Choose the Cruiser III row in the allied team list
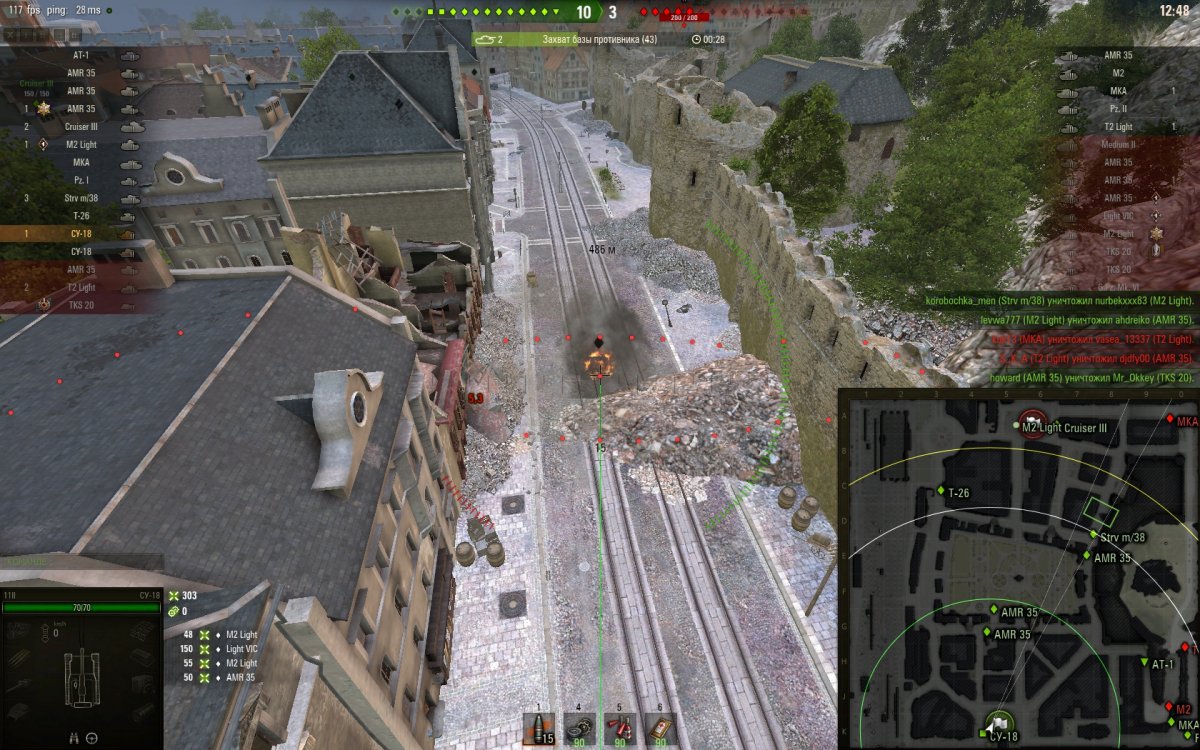Image resolution: width=1200 pixels, height=750 pixels. coord(80,127)
